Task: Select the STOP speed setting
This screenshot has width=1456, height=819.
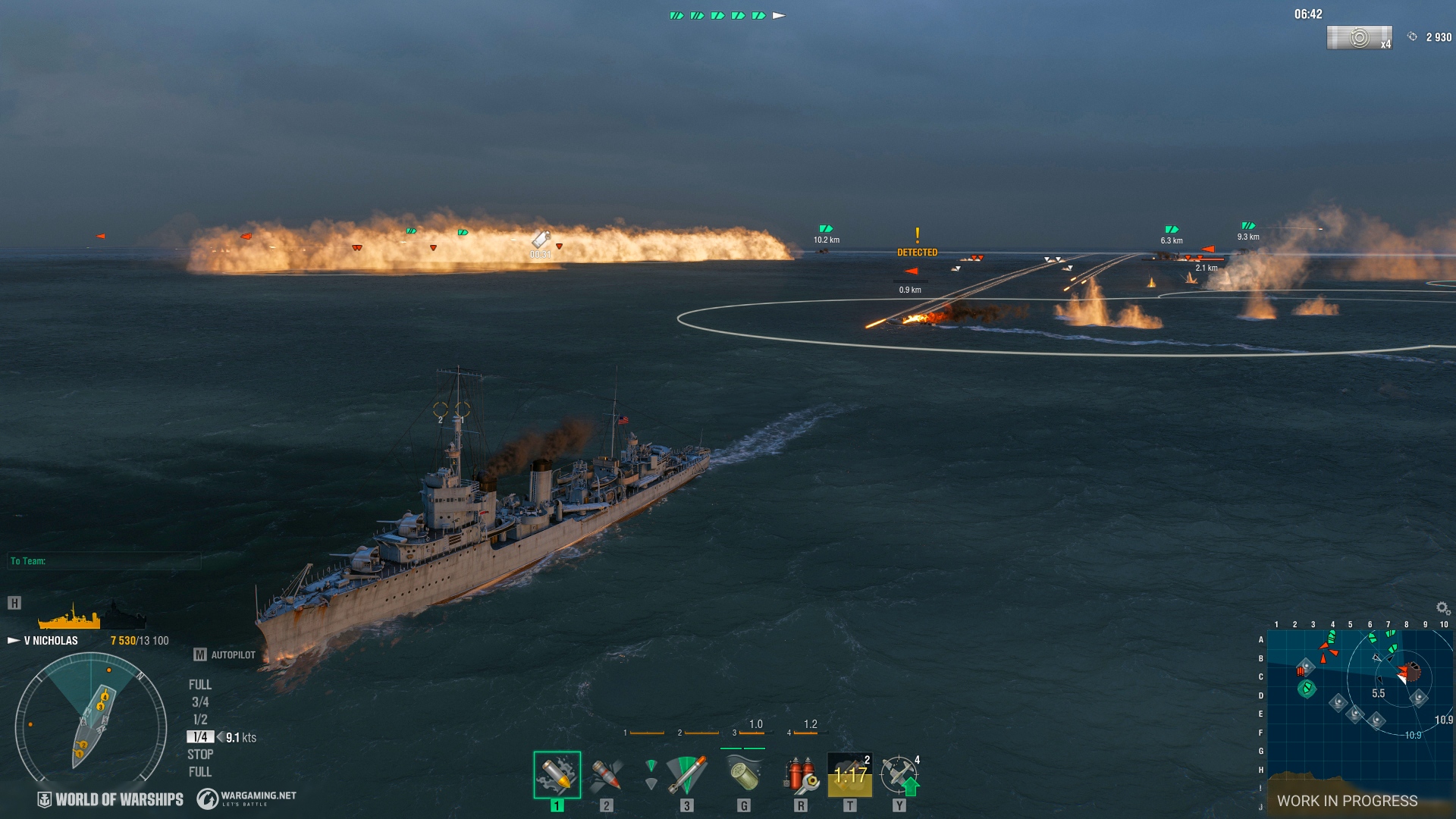Action: coord(200,754)
